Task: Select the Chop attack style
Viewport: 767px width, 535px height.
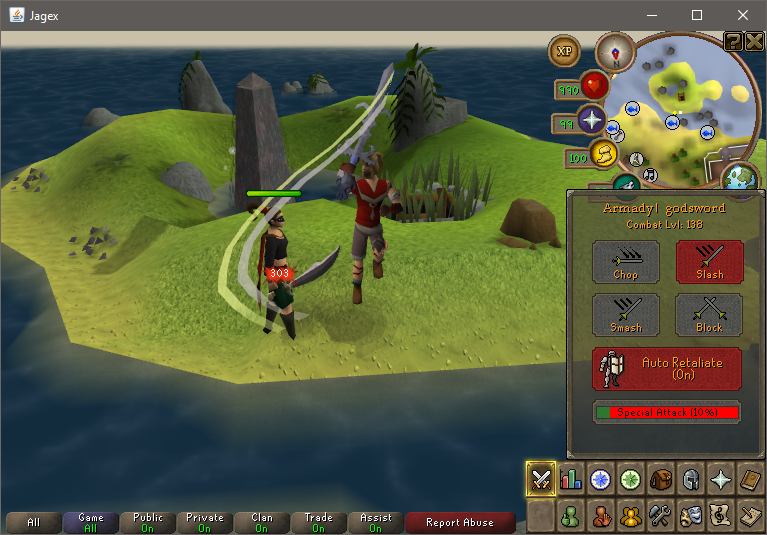Action: (x=625, y=261)
